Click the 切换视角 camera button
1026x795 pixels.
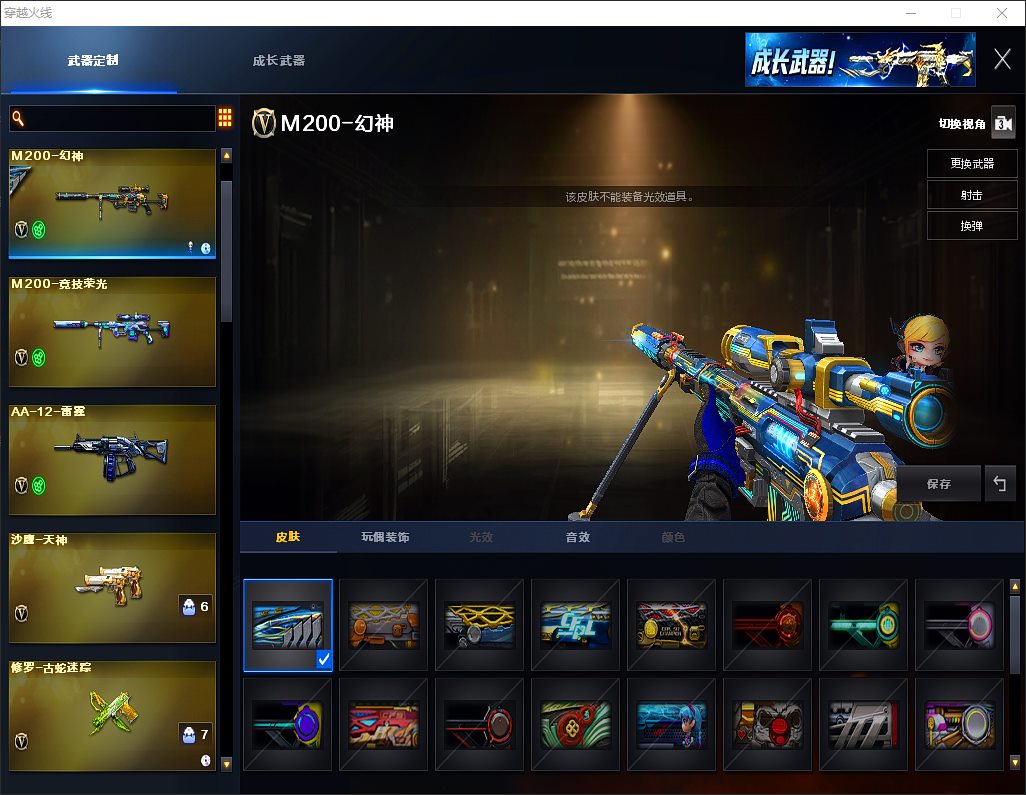point(1002,123)
